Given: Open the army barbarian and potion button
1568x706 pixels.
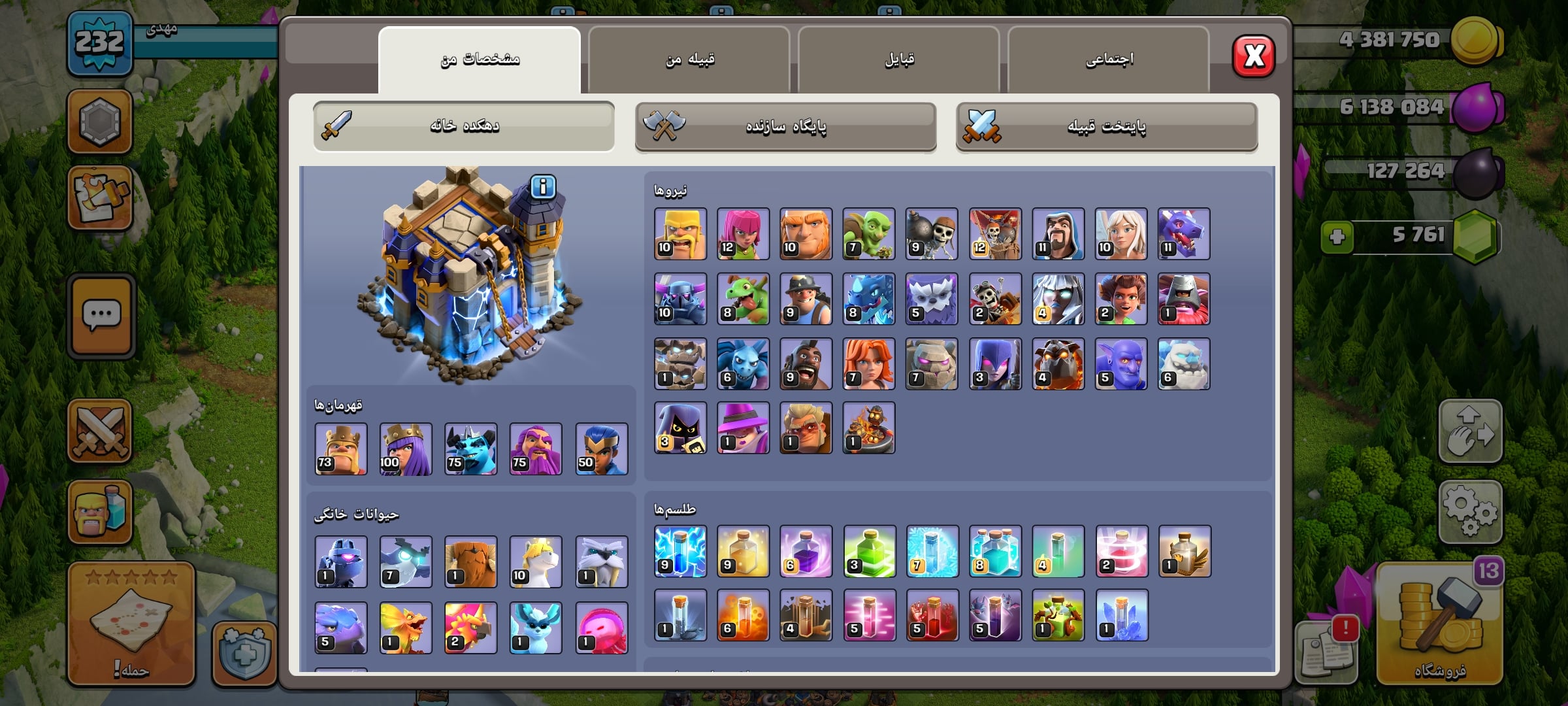Looking at the screenshot, I should click(100, 512).
